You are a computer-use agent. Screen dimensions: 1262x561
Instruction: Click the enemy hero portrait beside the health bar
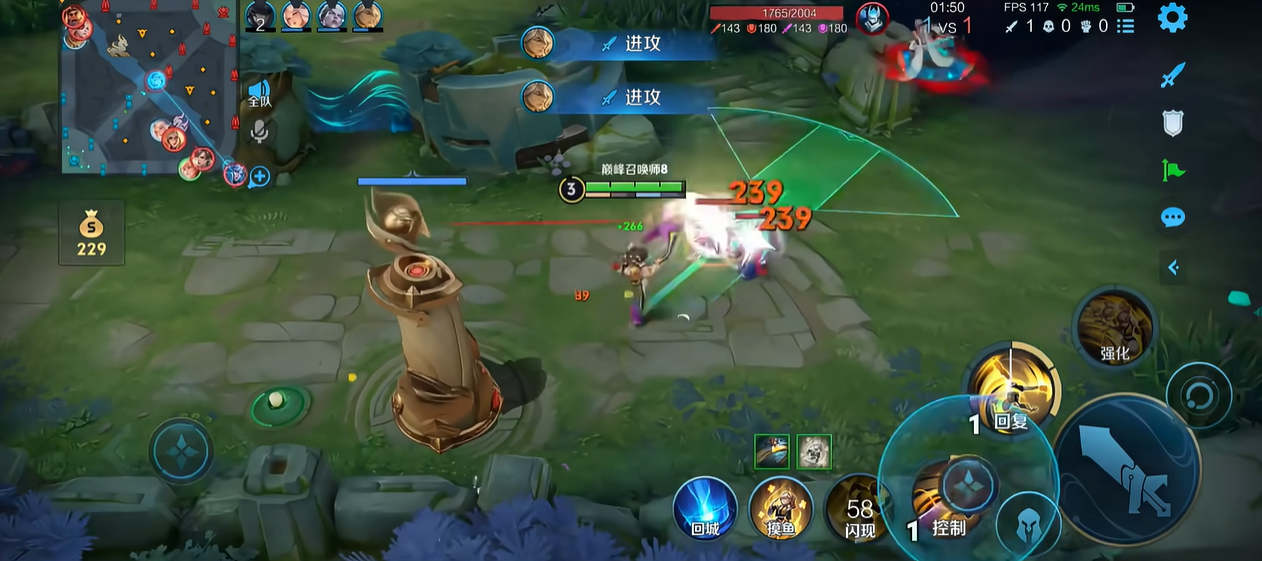coord(872,19)
